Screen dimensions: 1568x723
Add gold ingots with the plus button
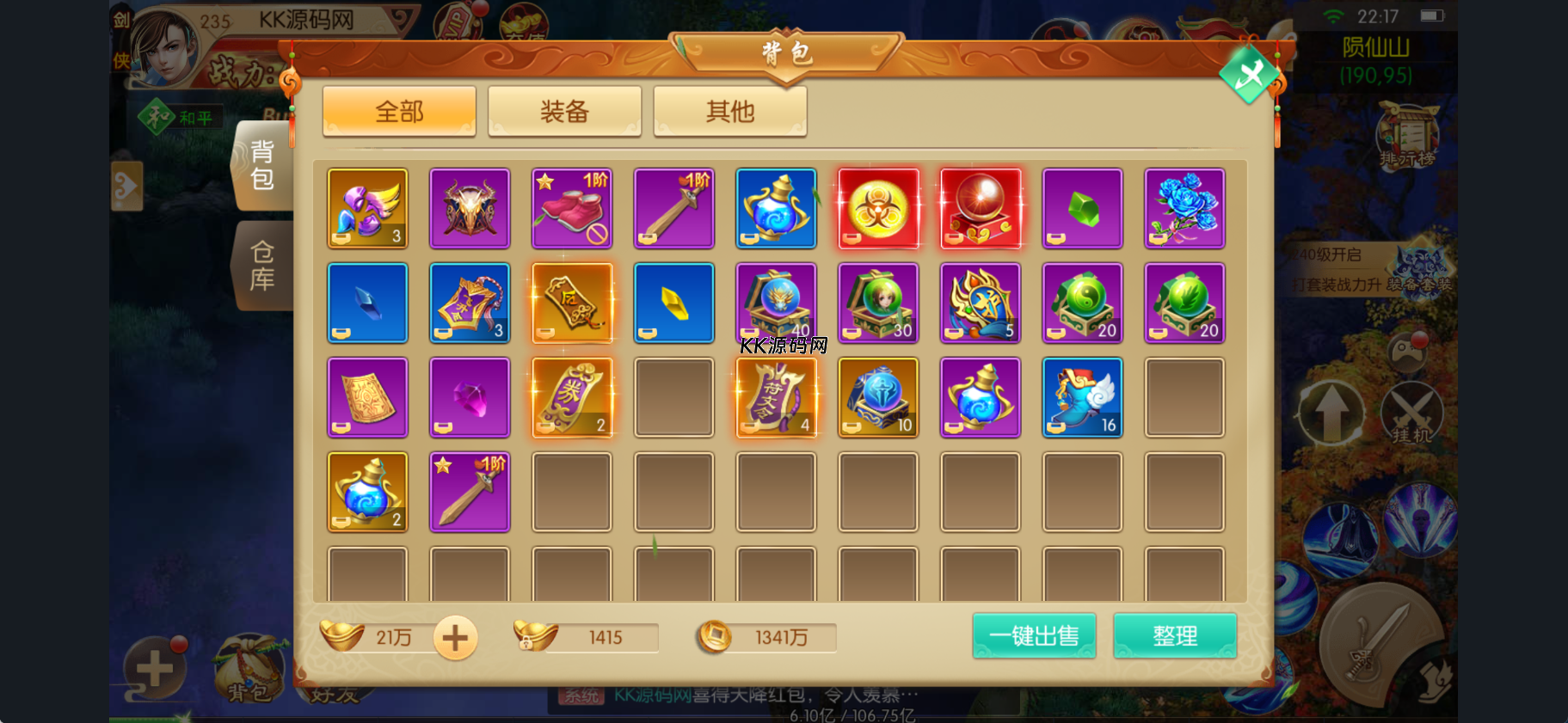click(x=455, y=638)
